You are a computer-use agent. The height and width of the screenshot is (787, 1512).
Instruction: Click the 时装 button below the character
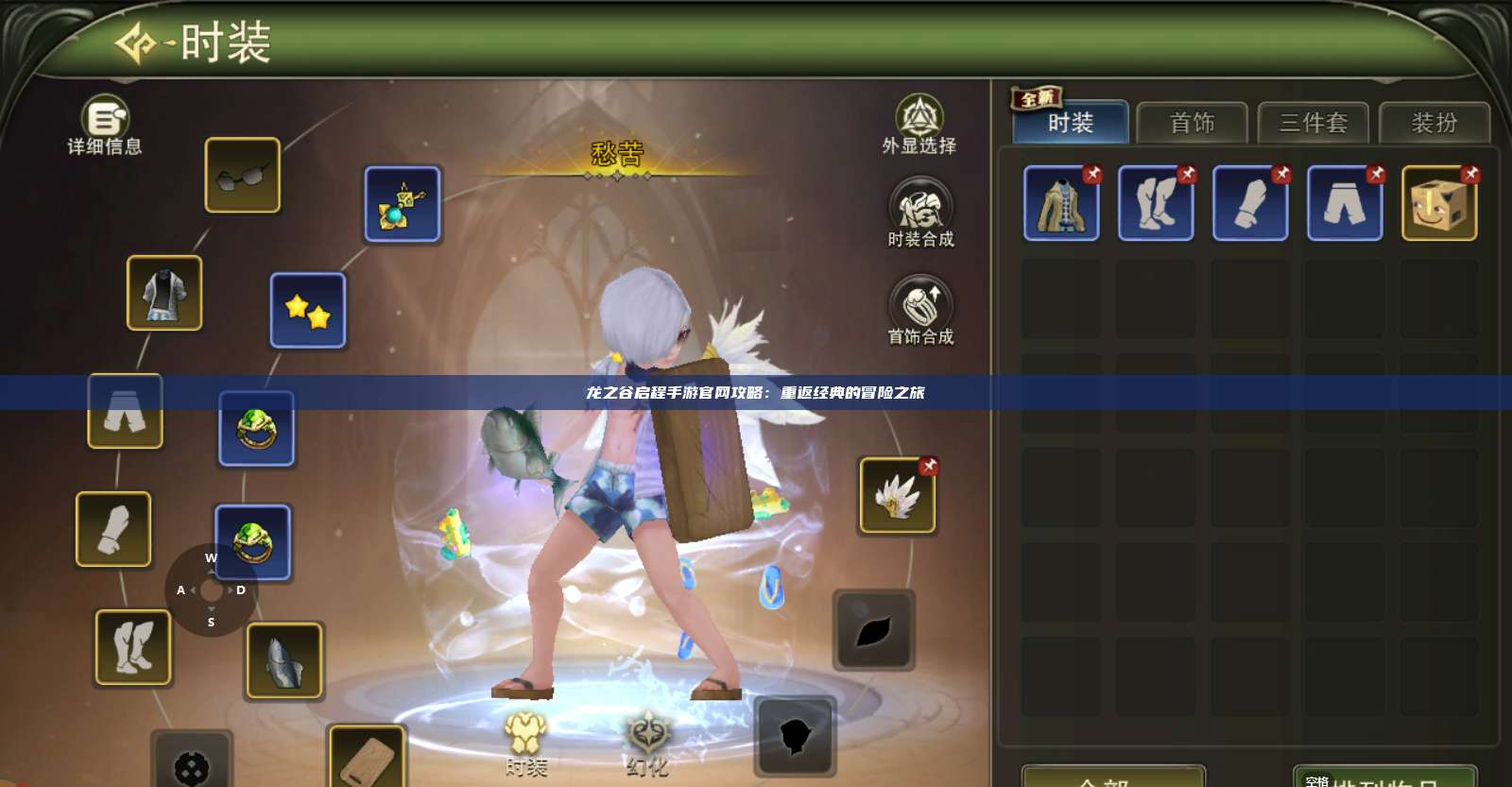click(x=525, y=744)
